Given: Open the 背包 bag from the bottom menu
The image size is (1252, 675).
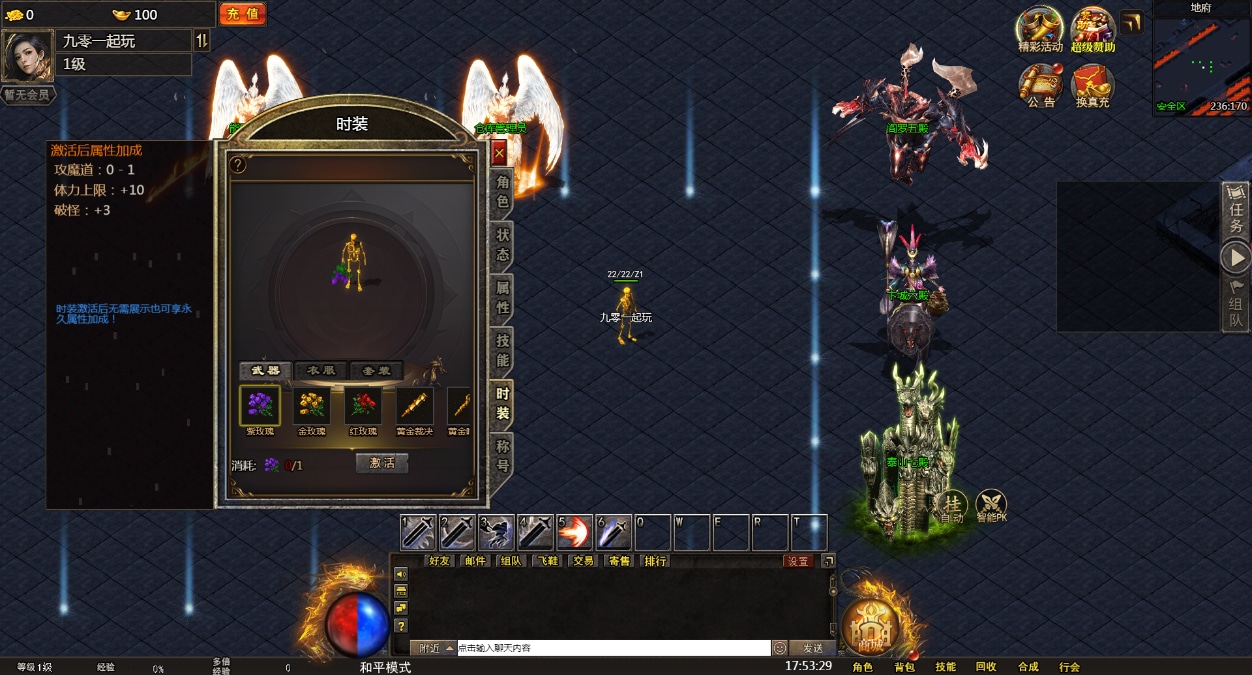Looking at the screenshot, I should click(x=904, y=667).
